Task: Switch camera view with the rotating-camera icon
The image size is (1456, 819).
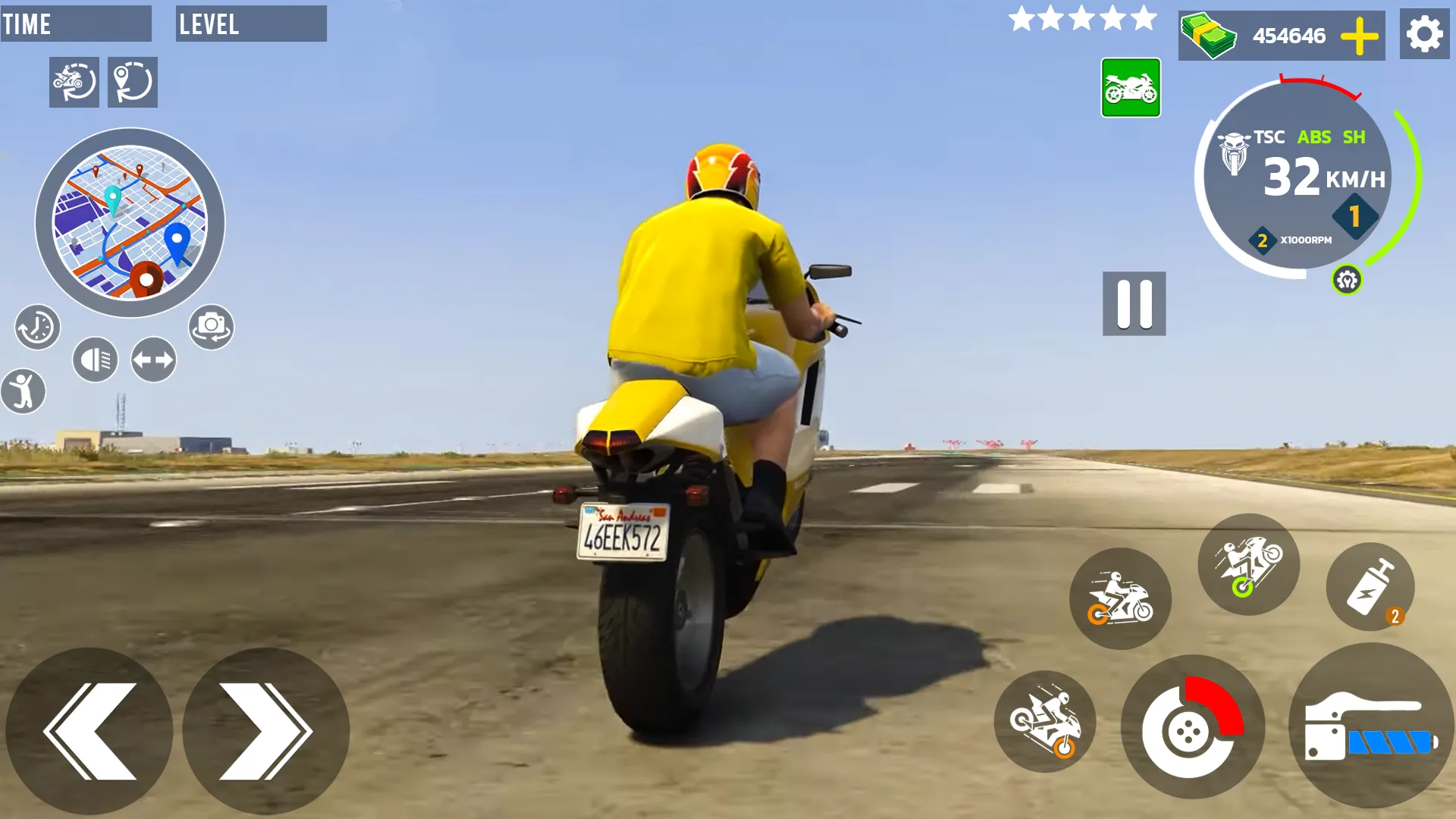Action: coord(211,326)
